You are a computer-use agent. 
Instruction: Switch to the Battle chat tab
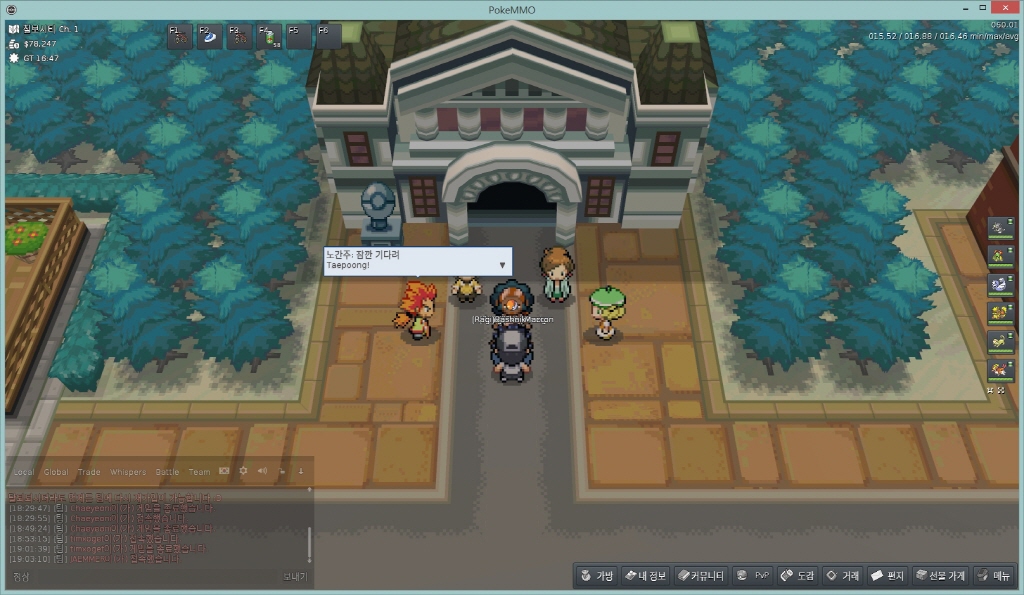point(167,472)
